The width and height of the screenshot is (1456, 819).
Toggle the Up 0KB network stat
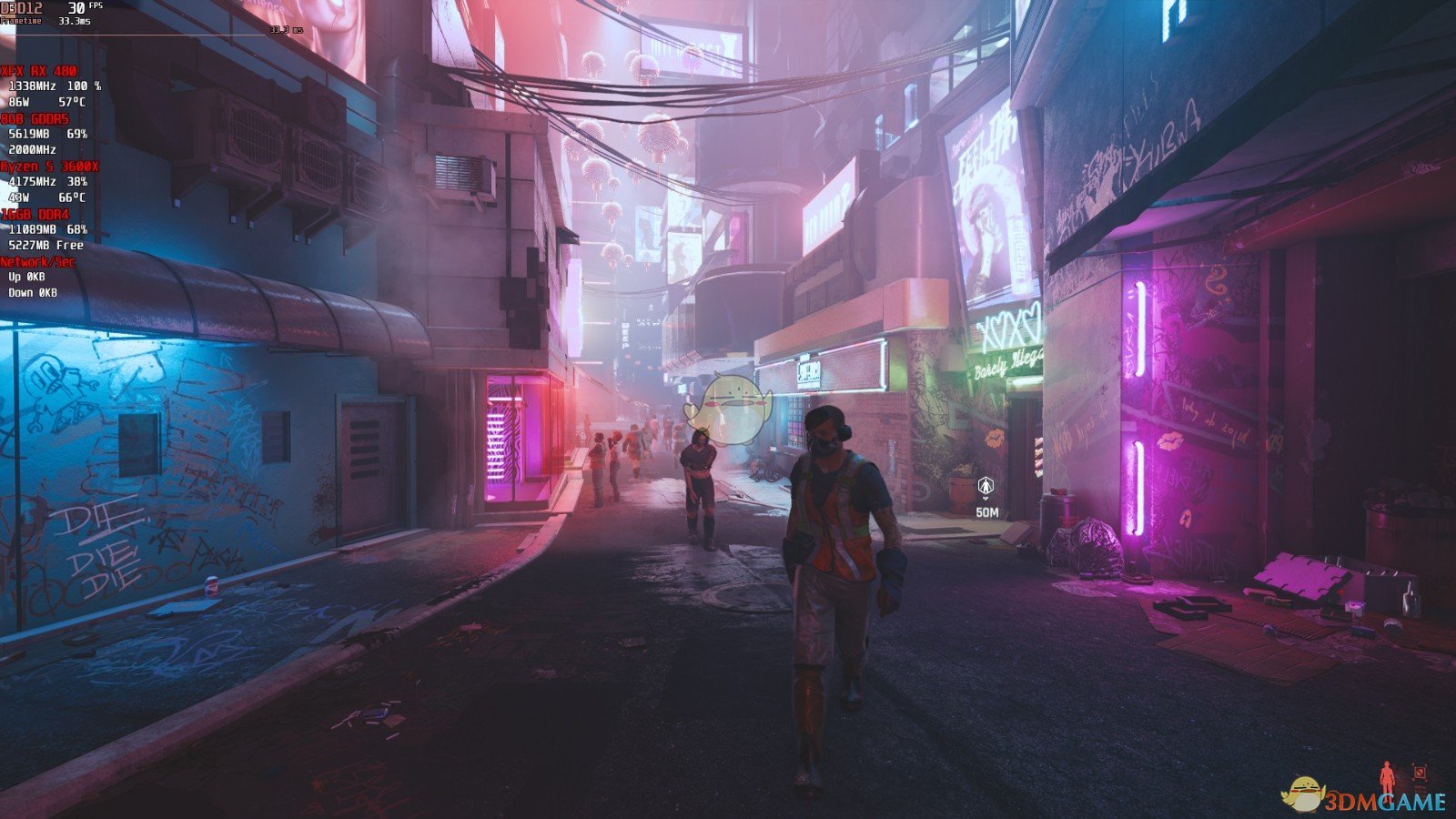[25, 277]
